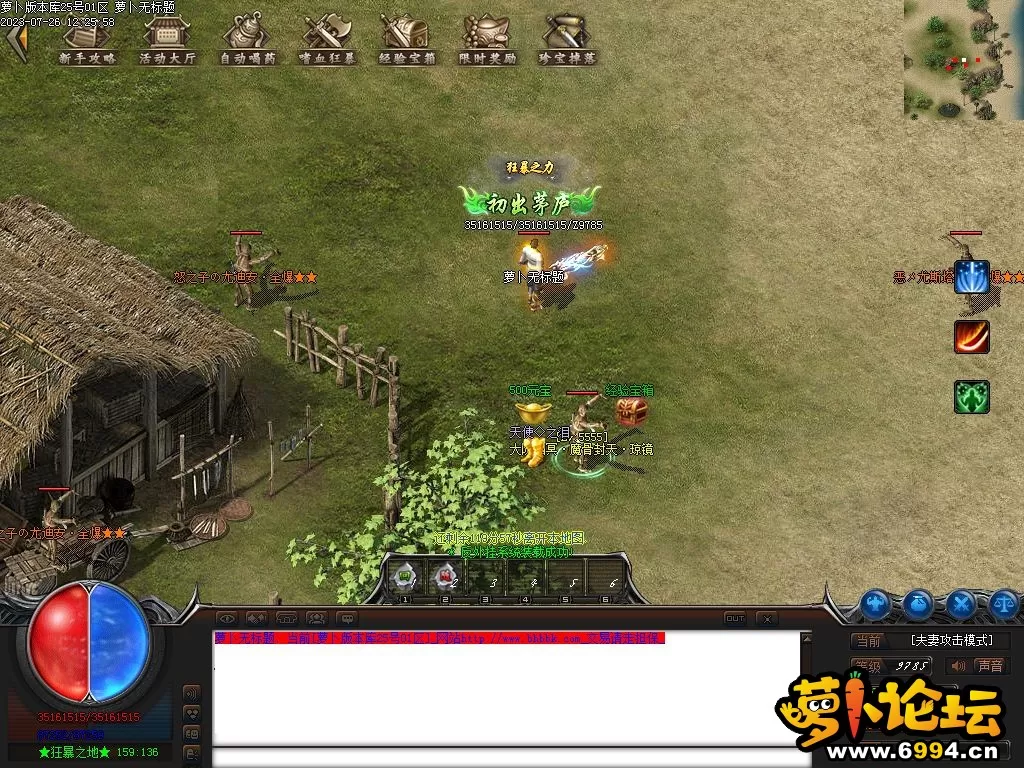Activate the 嗜血狂暴 bloodthirst icon

[x=327, y=39]
